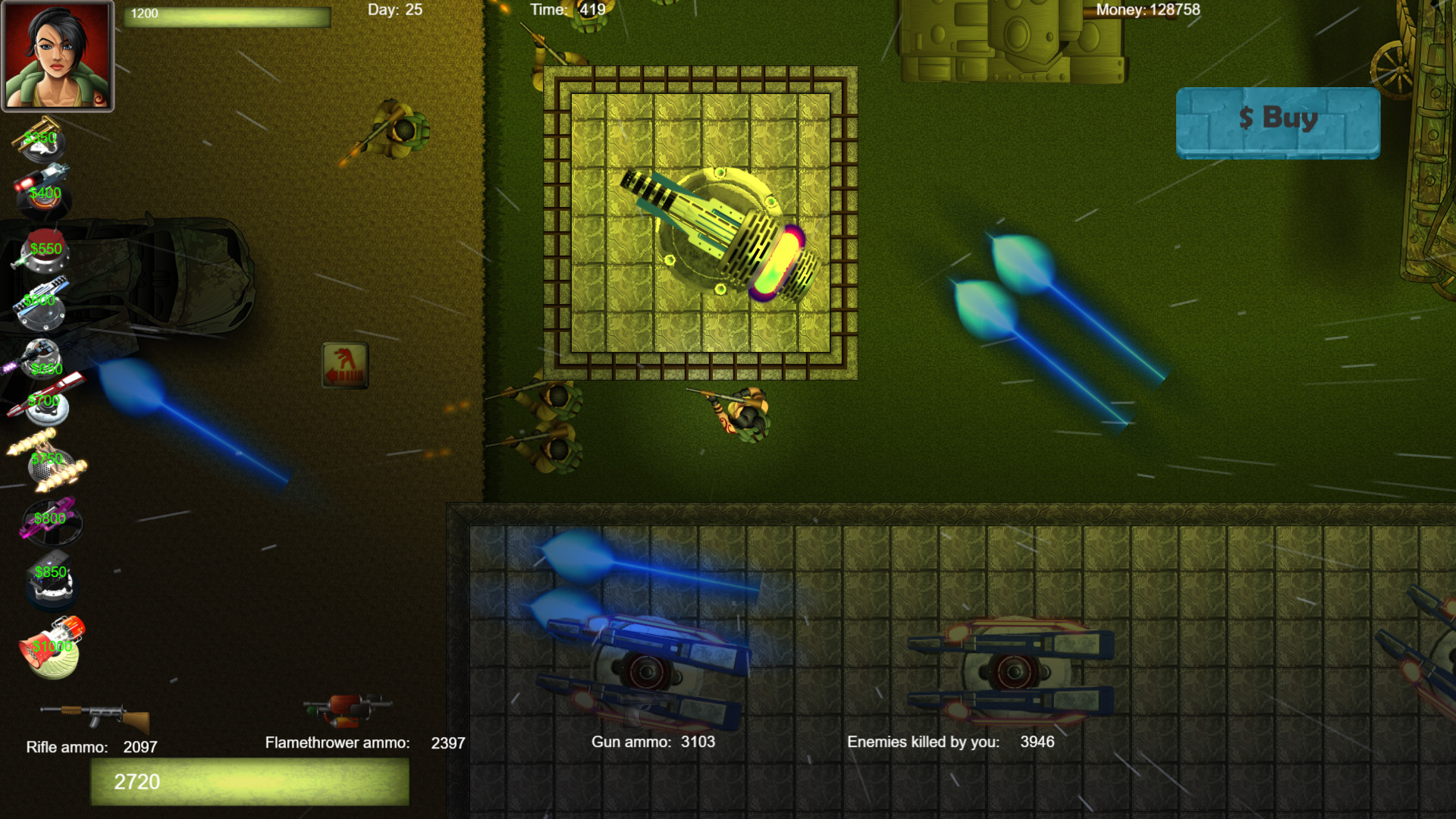Click the red zombie warning sign

point(346,366)
